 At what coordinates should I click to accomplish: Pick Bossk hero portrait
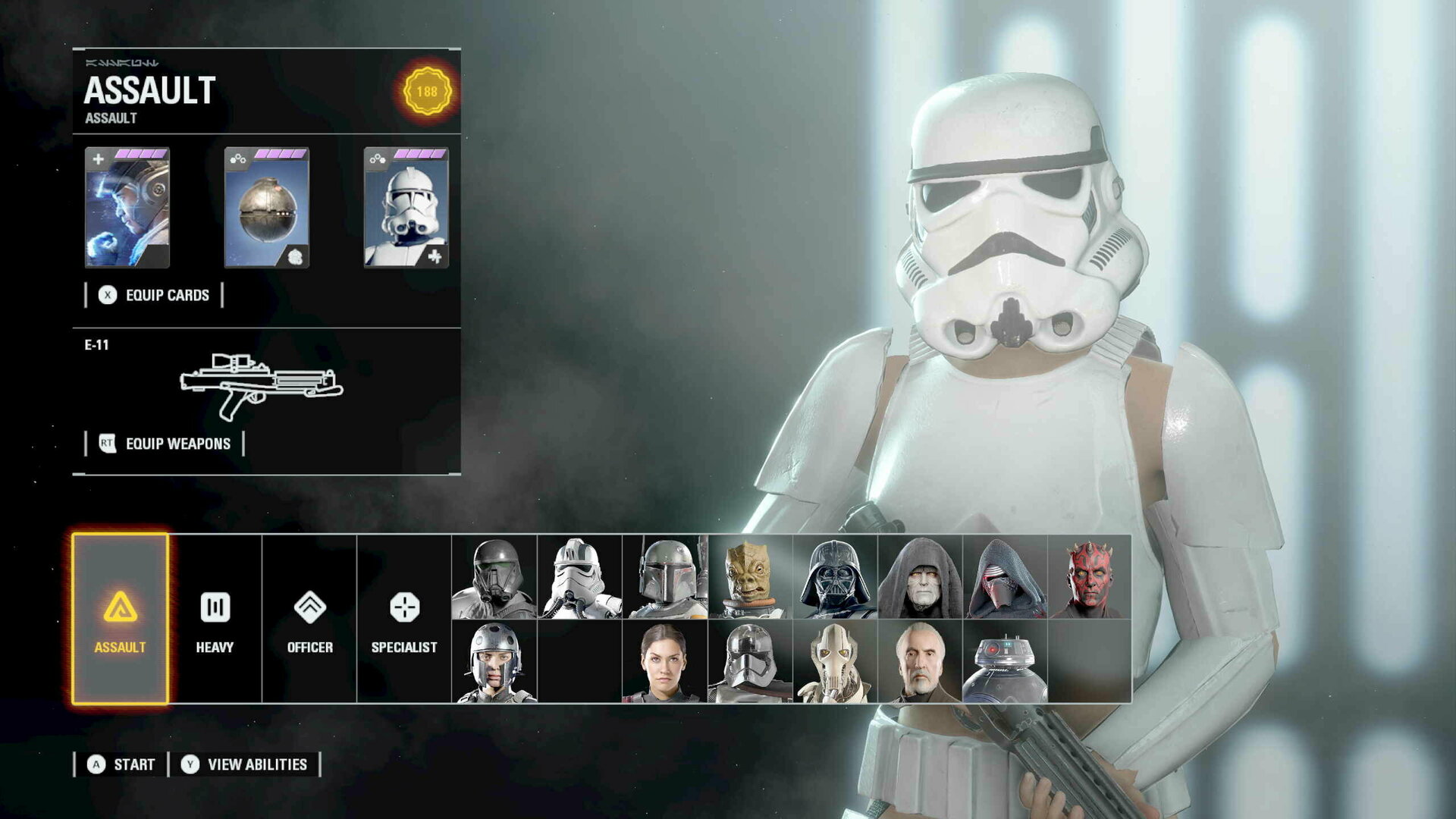(750, 577)
